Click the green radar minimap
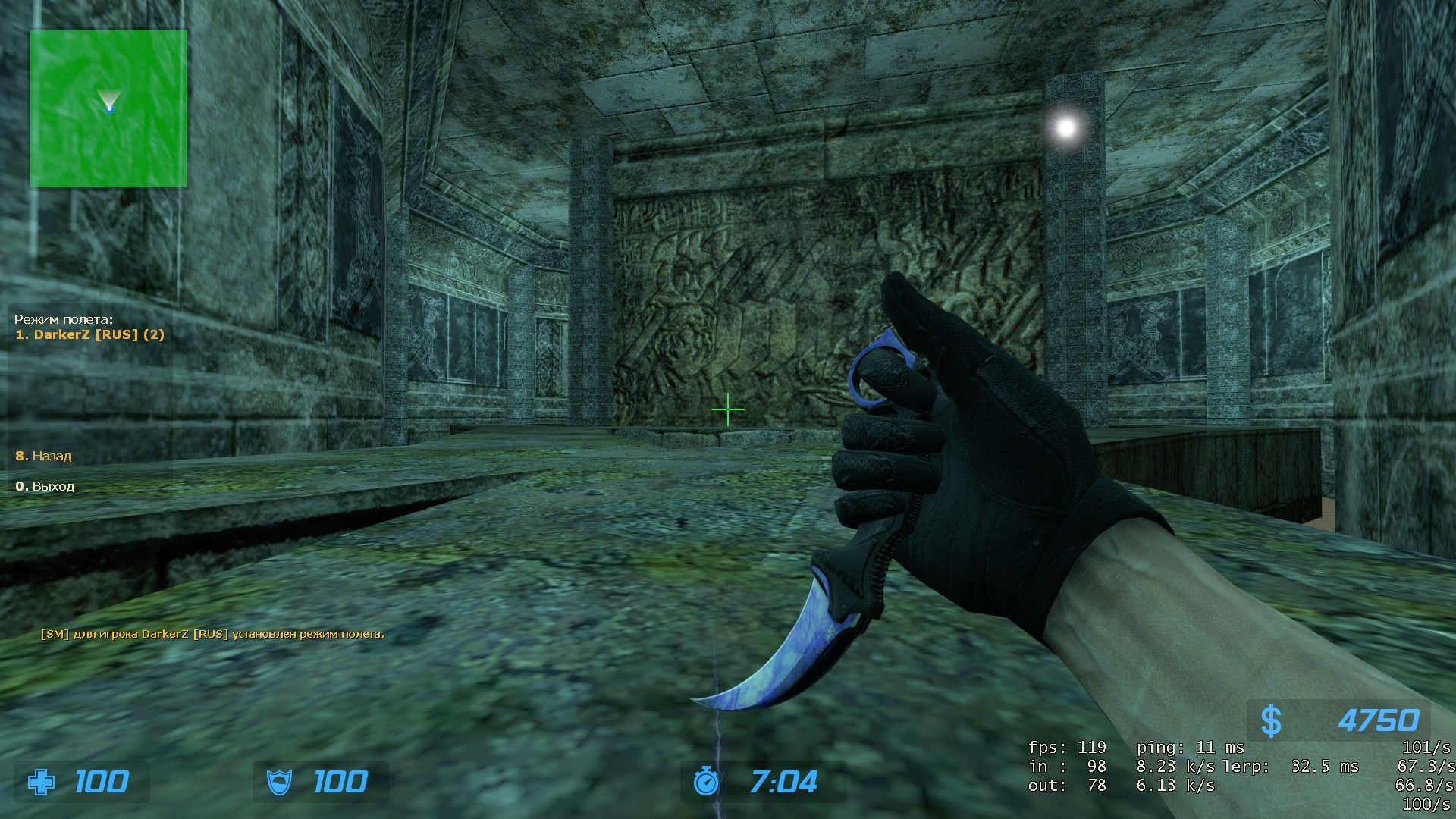This screenshot has width=1456, height=819. [x=108, y=108]
